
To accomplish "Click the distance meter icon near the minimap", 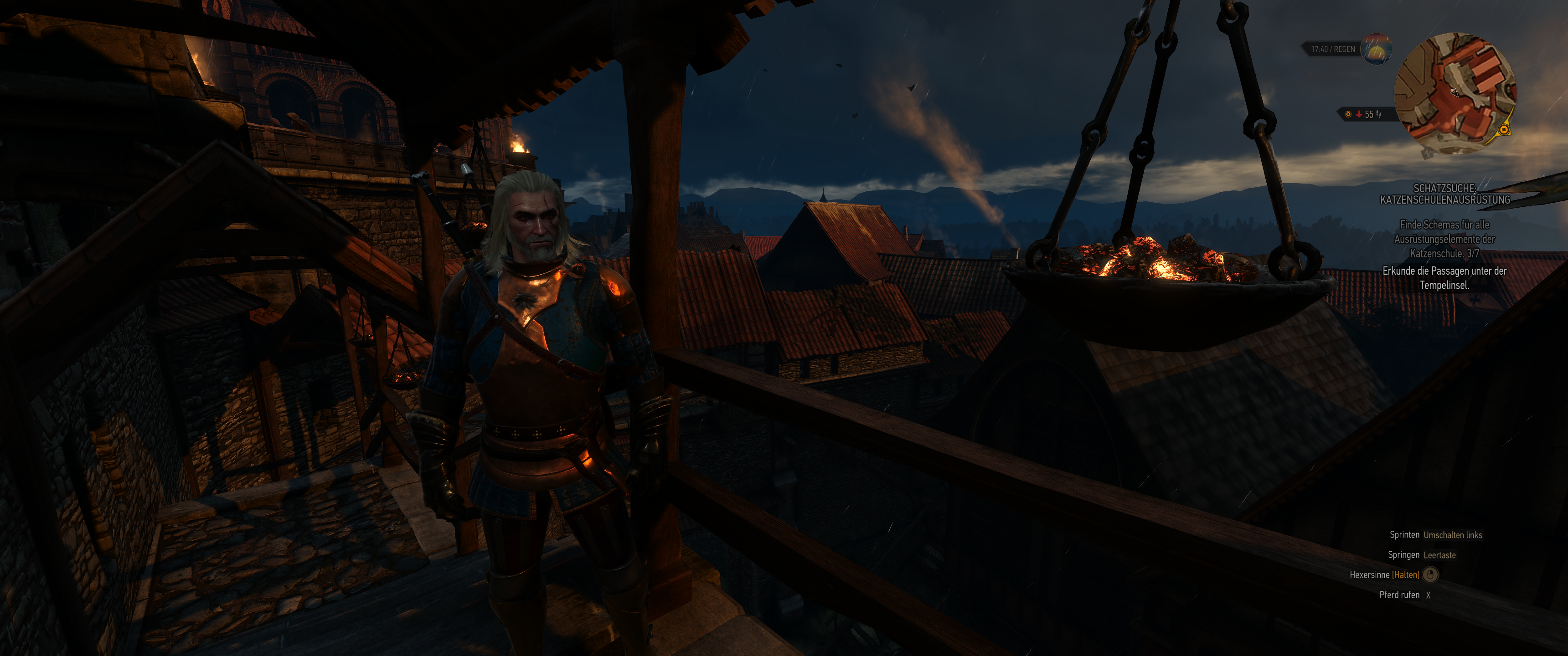I will 1379,114.
